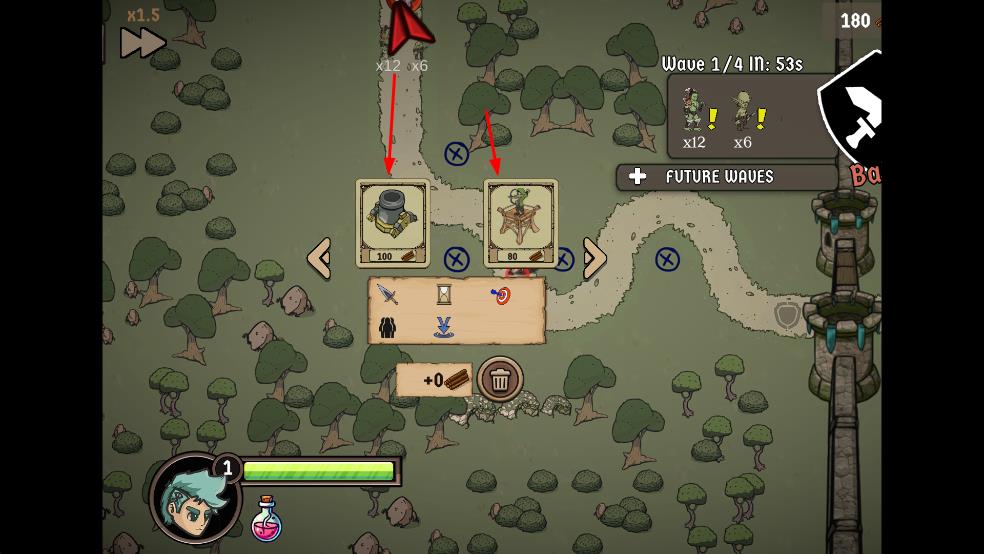Click the red incoming wave arrow marker

pyautogui.click(x=403, y=26)
